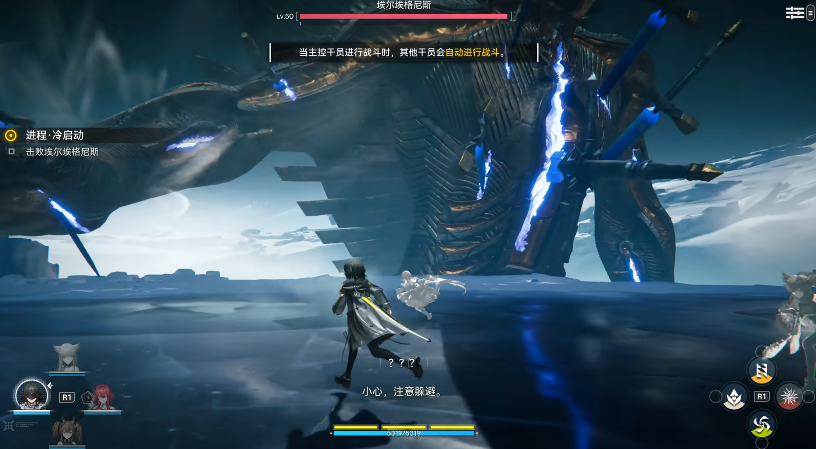Image resolution: width=816 pixels, height=449 pixels.
Task: Open the settings sliders icon
Action: click(x=795, y=12)
